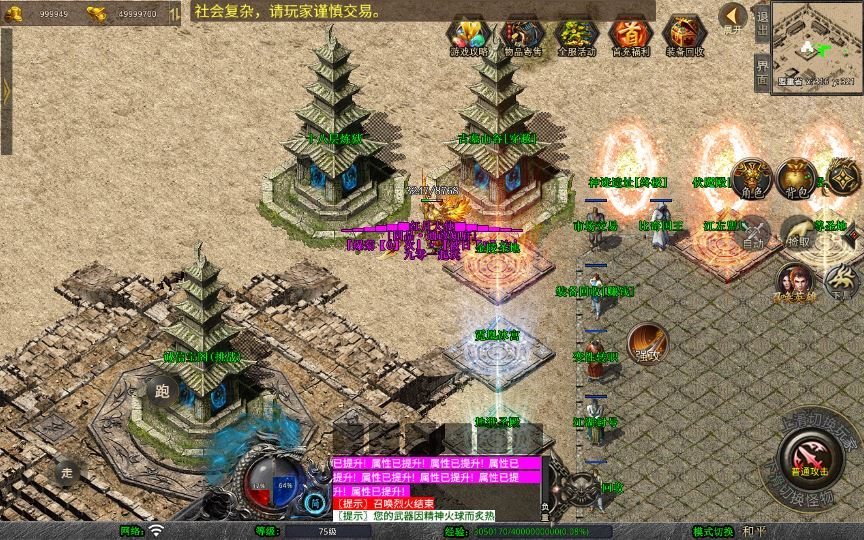
Task: Click the 界面 interface tab
Action: (x=762, y=72)
